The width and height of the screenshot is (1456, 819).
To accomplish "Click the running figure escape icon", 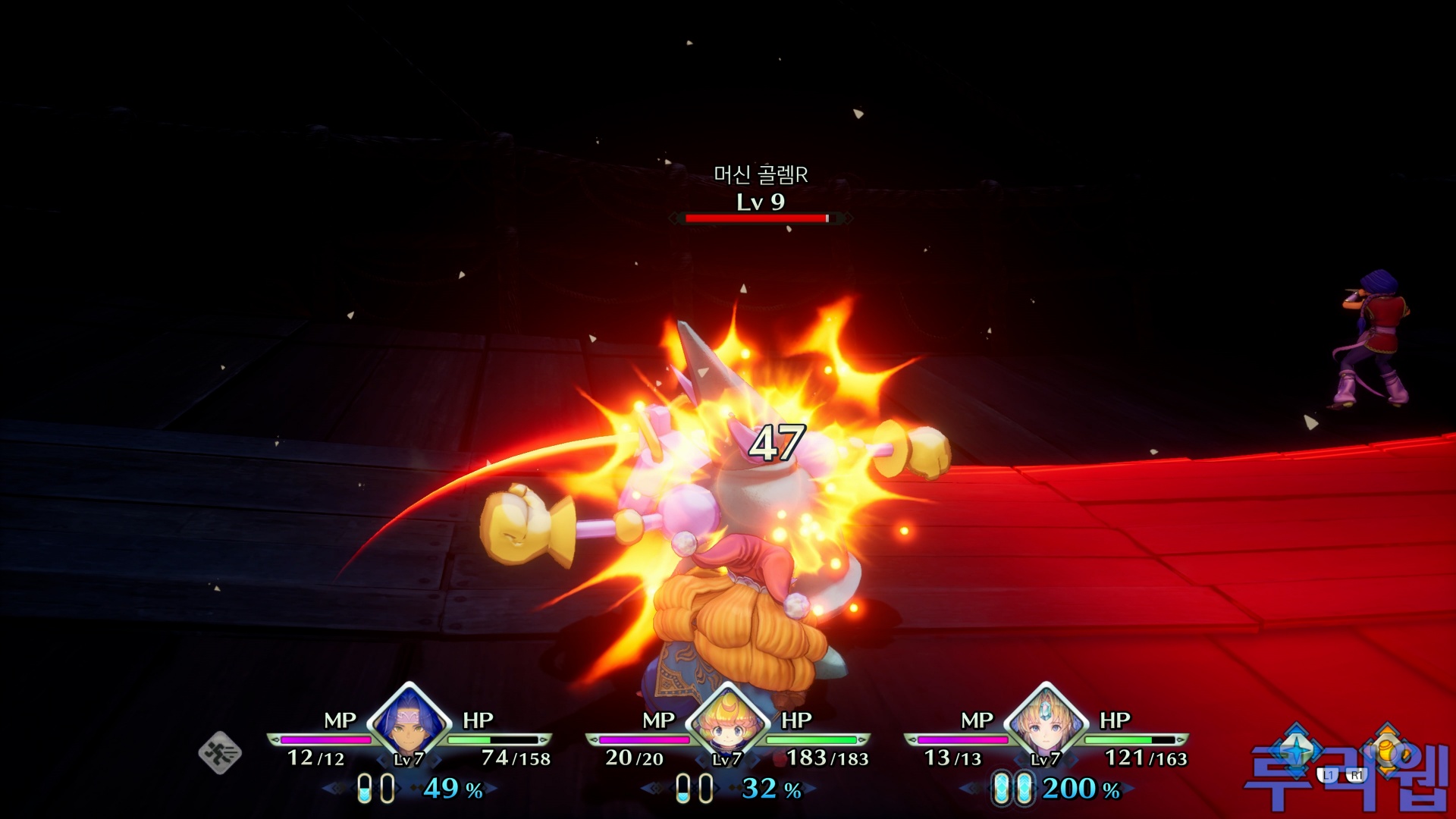I will click(x=220, y=752).
